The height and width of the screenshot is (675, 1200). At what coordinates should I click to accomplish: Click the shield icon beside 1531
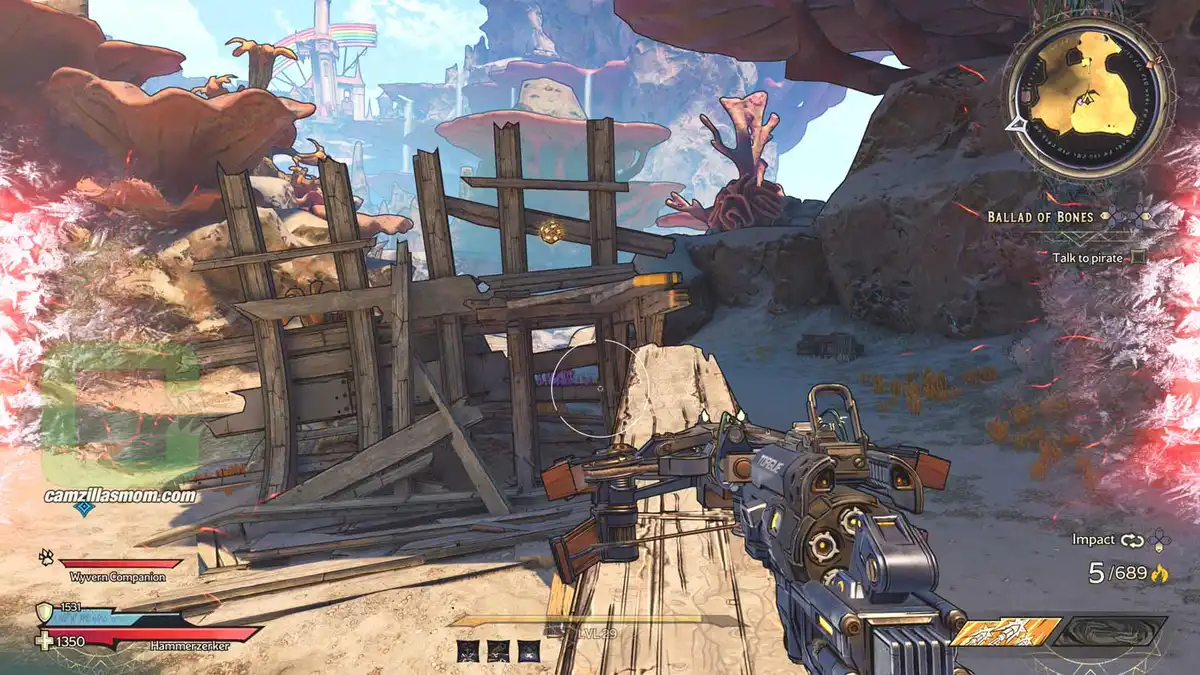[x=44, y=612]
